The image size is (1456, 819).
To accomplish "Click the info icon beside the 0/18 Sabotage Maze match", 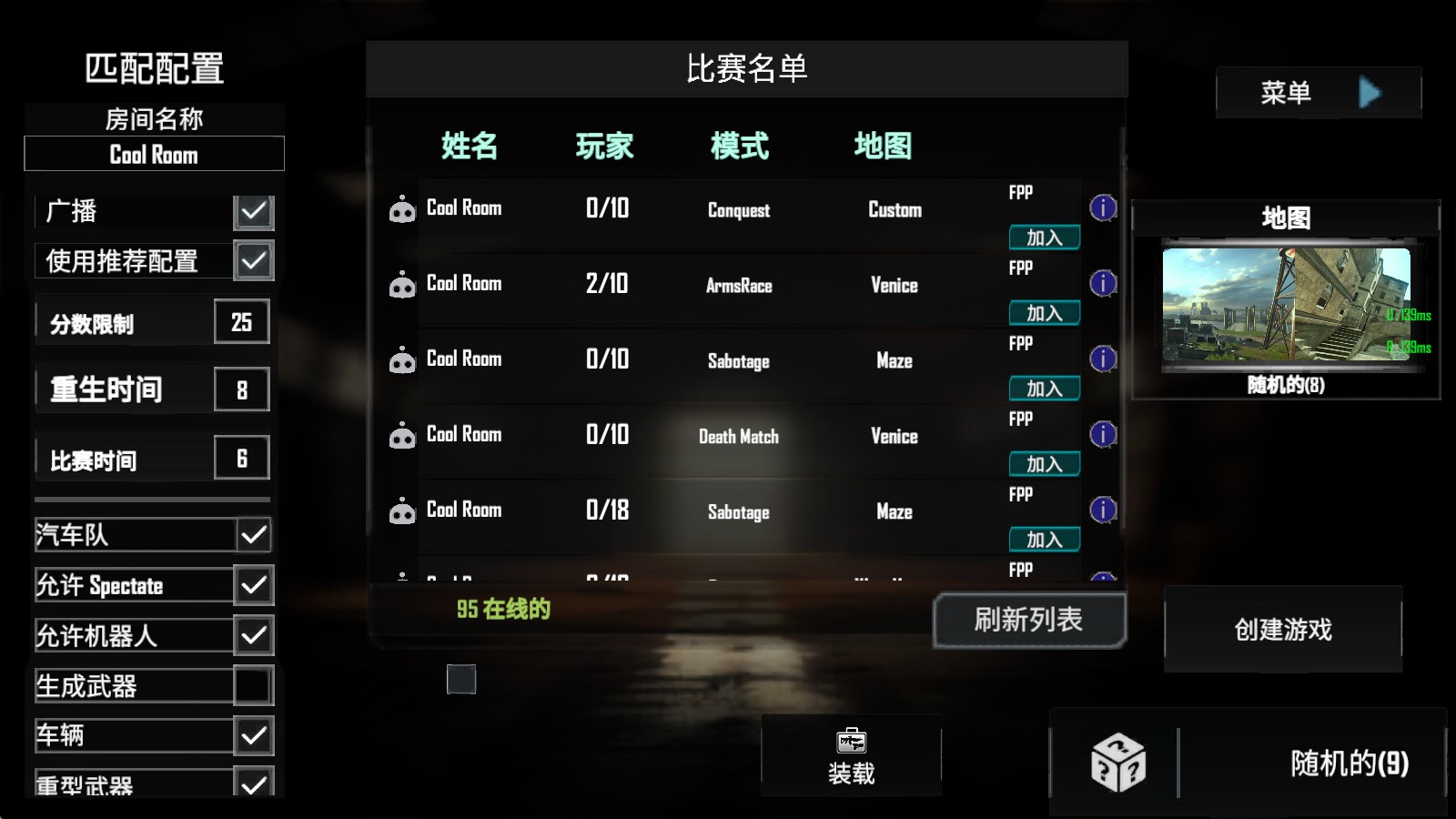I will [1103, 511].
